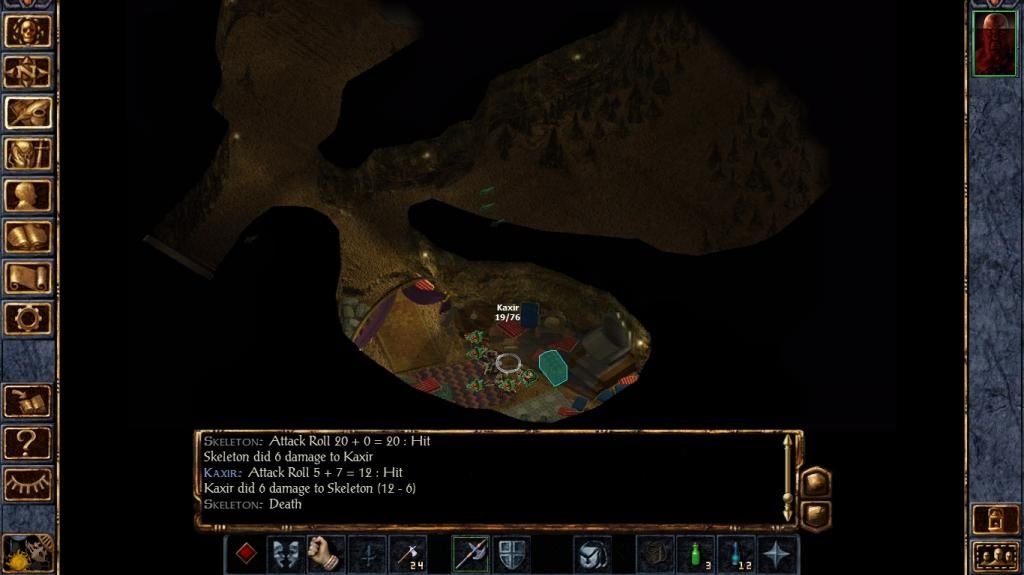Select Kaxir's character portrait
This screenshot has height=575, width=1024.
coord(994,45)
